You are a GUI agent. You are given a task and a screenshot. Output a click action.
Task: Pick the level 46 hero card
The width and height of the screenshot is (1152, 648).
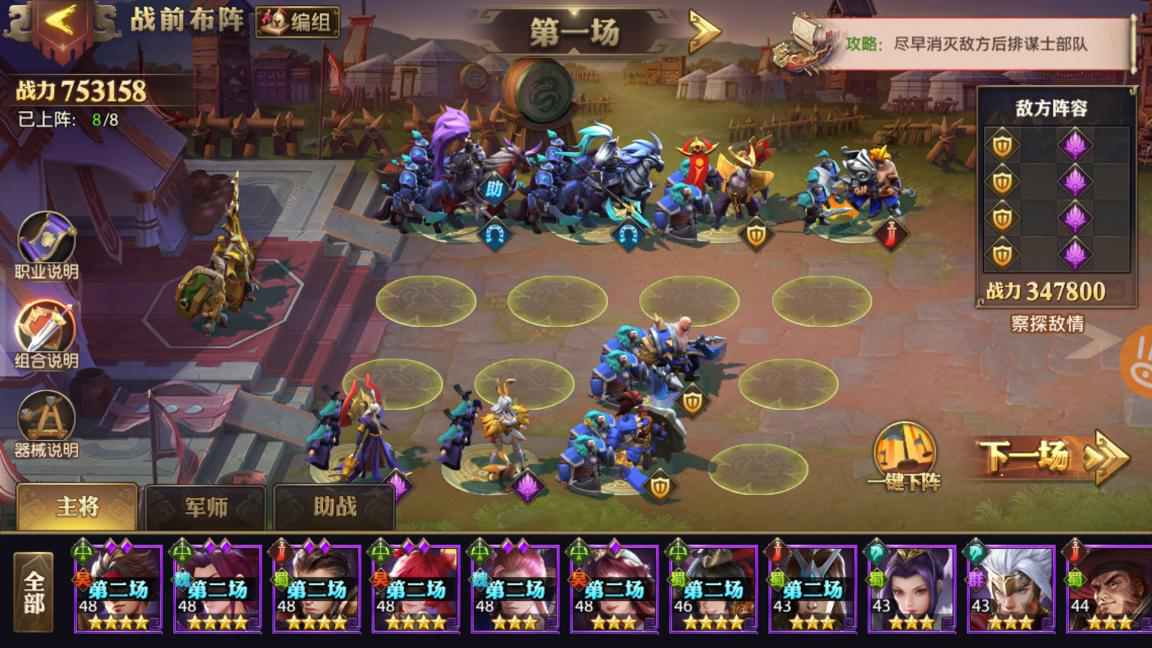[x=713, y=589]
